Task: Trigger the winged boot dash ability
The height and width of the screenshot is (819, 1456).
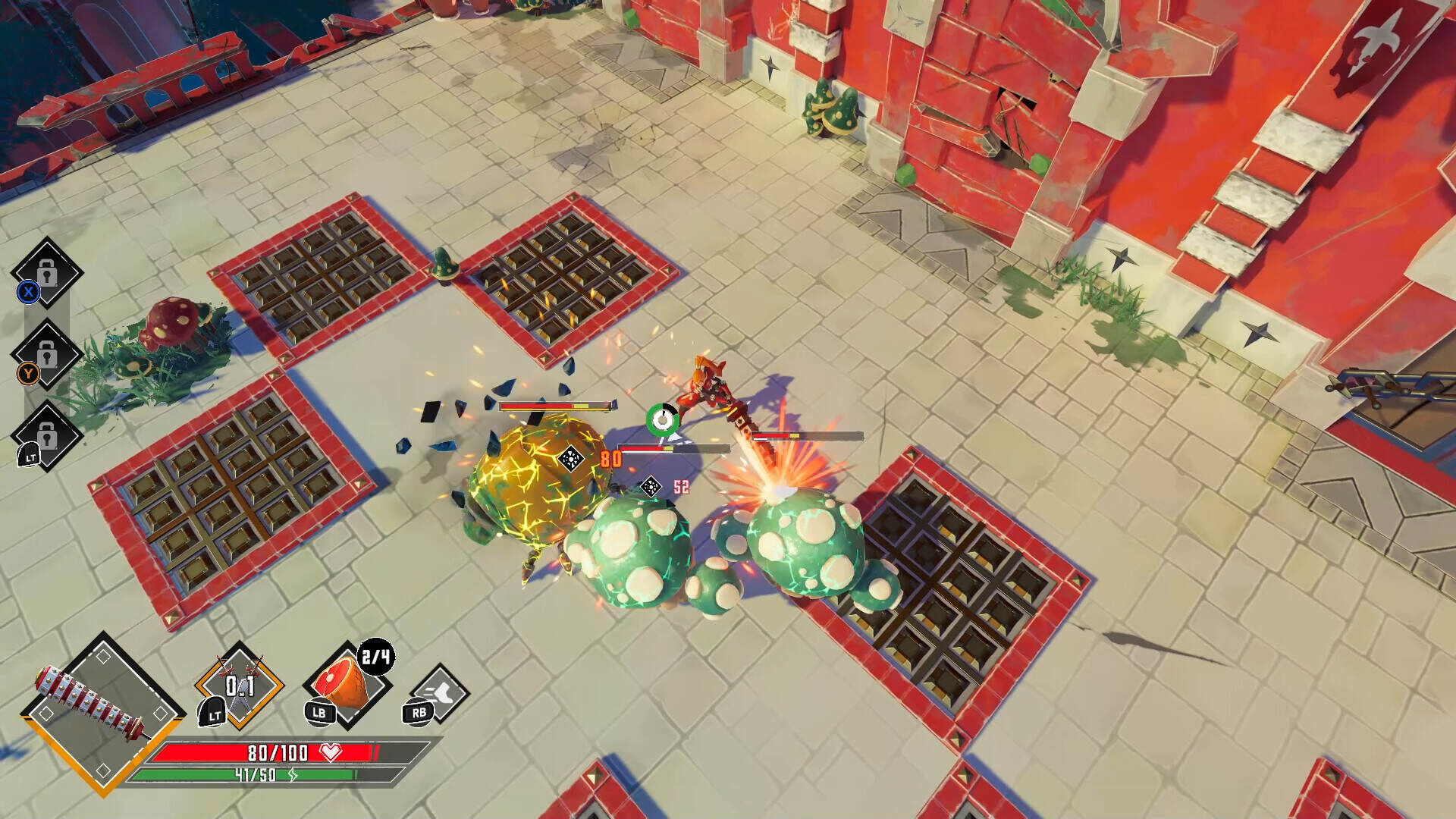Action: pos(440,693)
